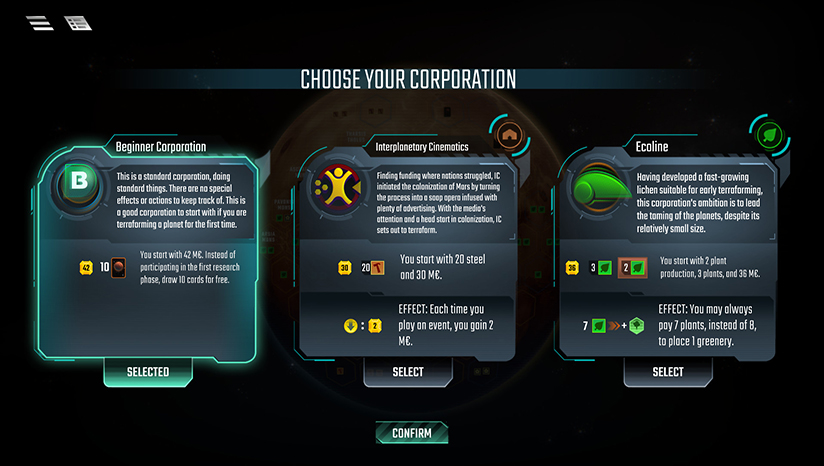
Task: Click the Ecoline green leaf tag icon
Action: click(769, 135)
